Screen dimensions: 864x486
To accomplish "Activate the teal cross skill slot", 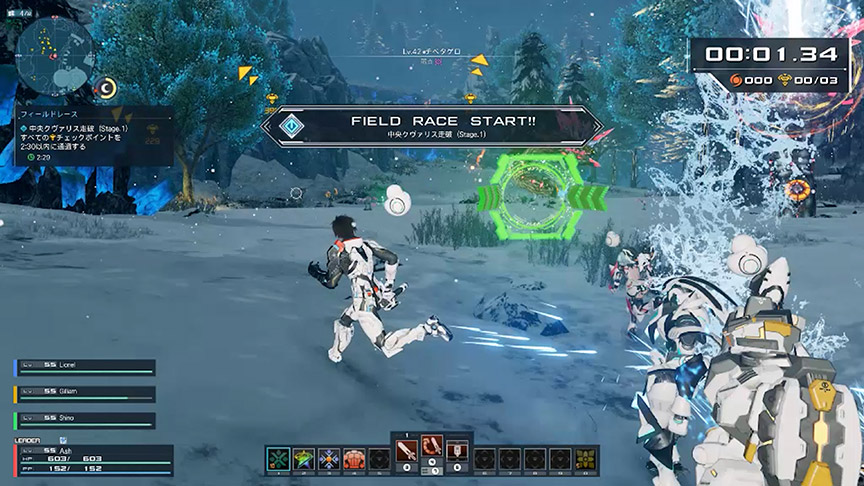I will click(280, 459).
